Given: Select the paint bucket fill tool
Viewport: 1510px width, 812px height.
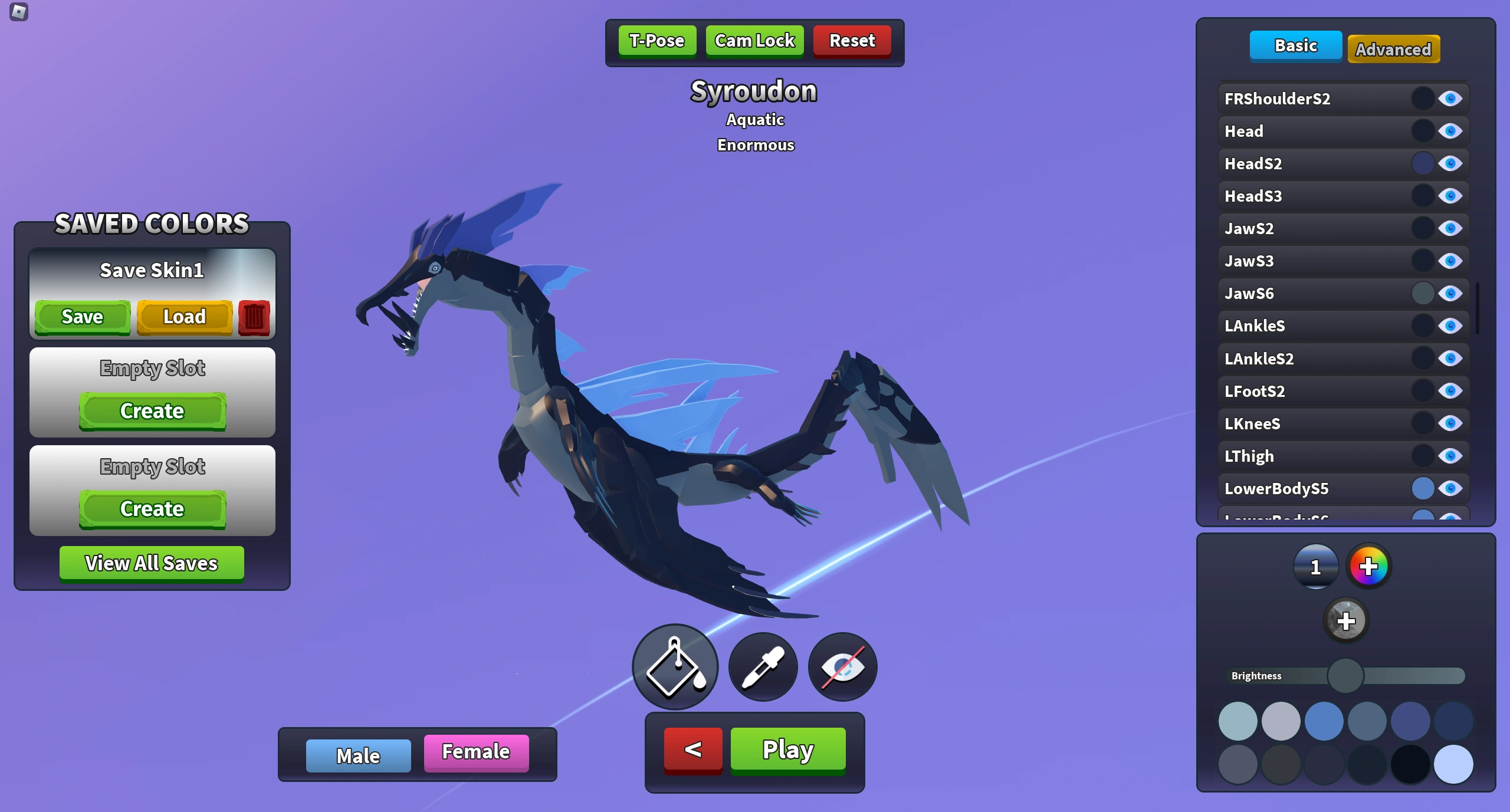Looking at the screenshot, I should pyautogui.click(x=675, y=667).
